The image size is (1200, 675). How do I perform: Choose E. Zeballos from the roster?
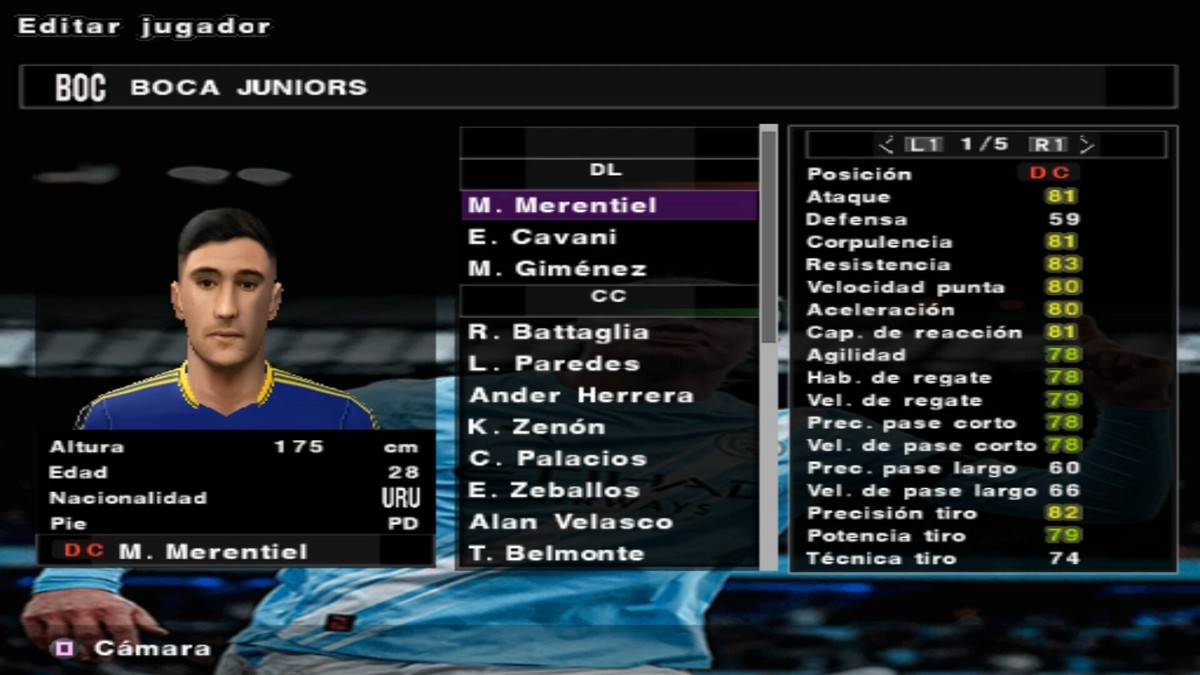[608, 491]
